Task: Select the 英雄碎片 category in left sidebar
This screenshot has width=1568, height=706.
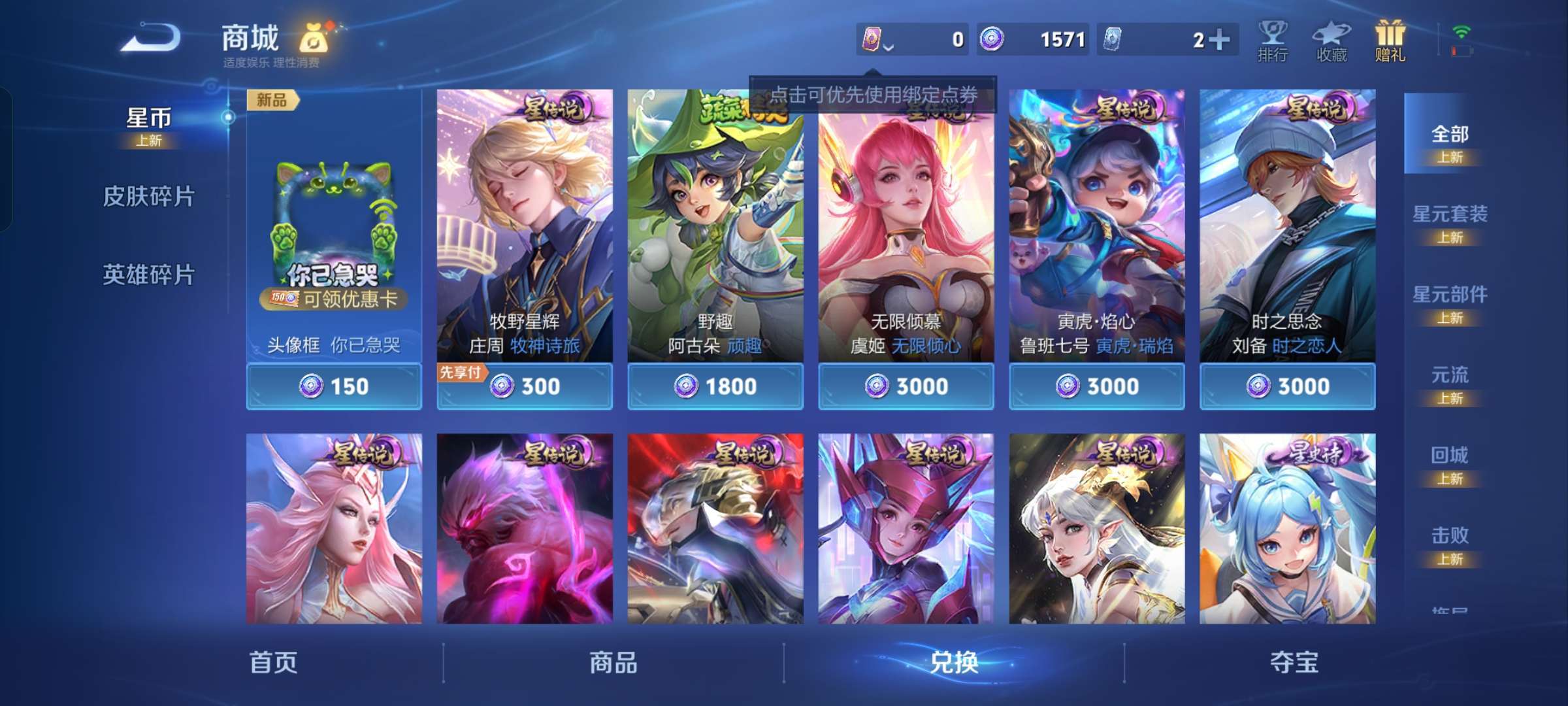Action: pos(150,275)
